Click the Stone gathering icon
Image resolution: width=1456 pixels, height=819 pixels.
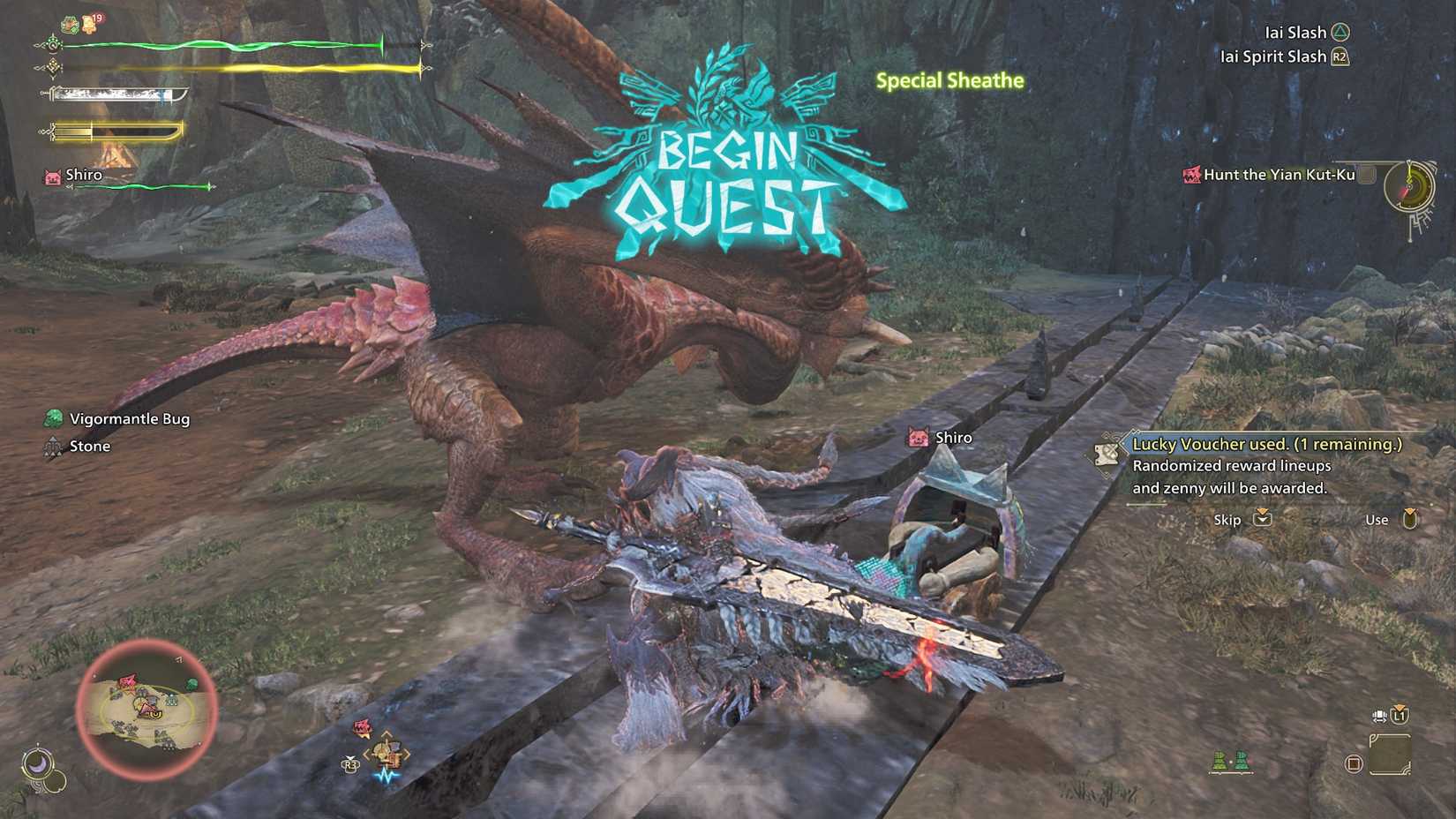click(x=53, y=447)
